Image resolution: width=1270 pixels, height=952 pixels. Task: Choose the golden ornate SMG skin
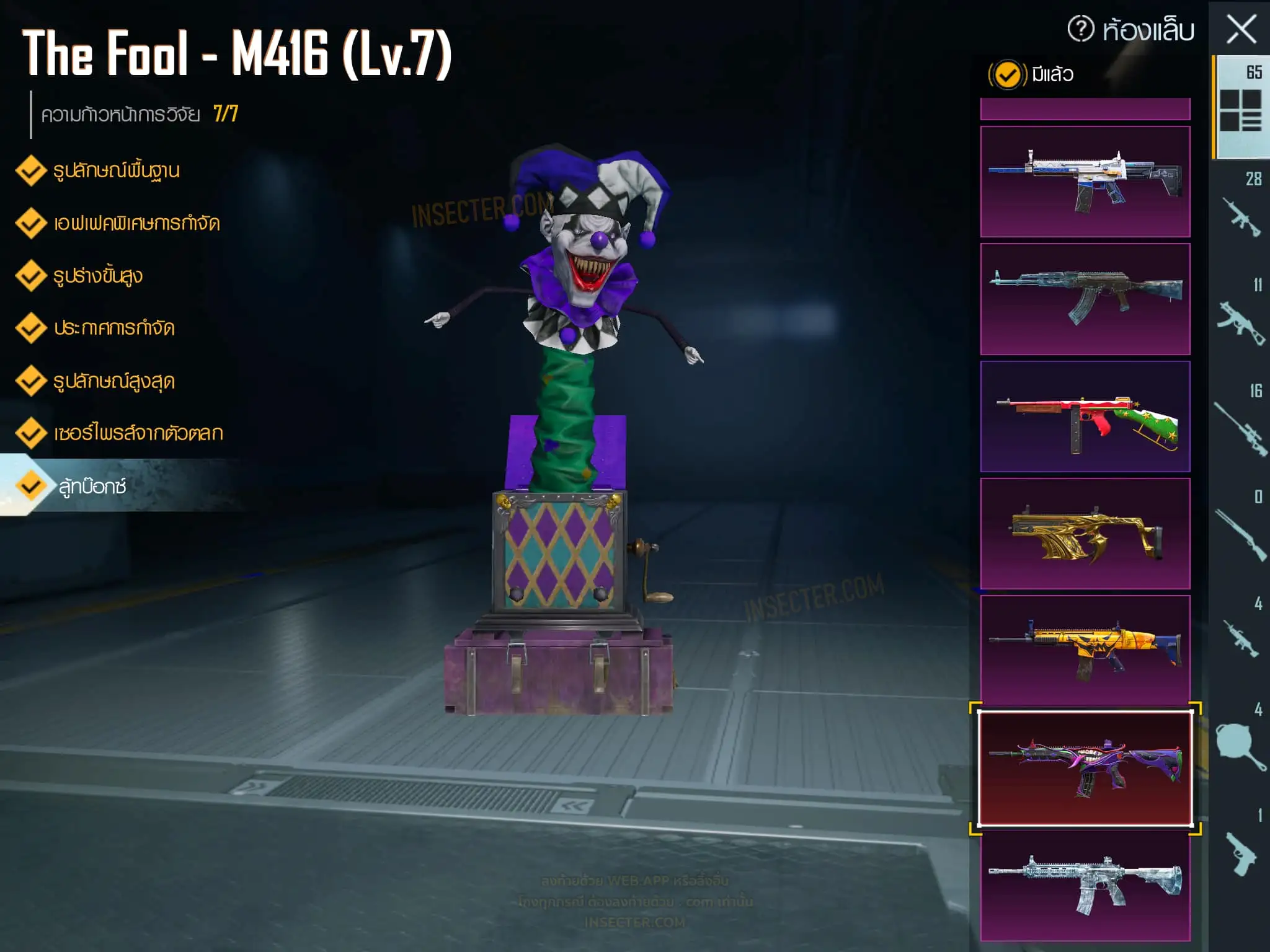pos(1085,534)
